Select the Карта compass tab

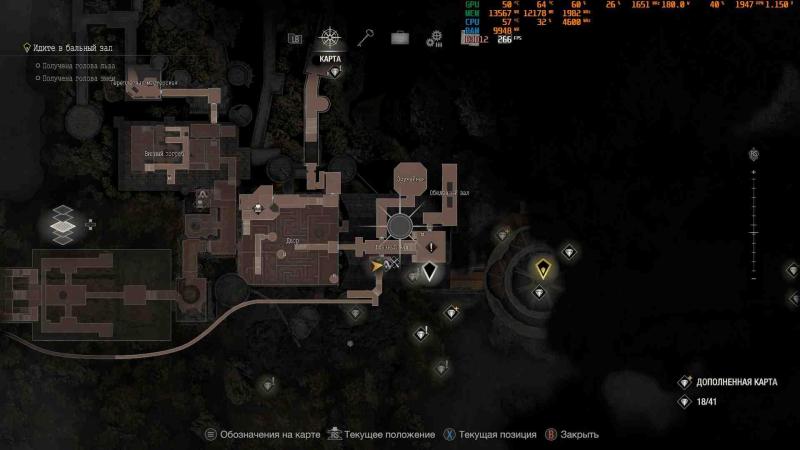click(x=330, y=39)
